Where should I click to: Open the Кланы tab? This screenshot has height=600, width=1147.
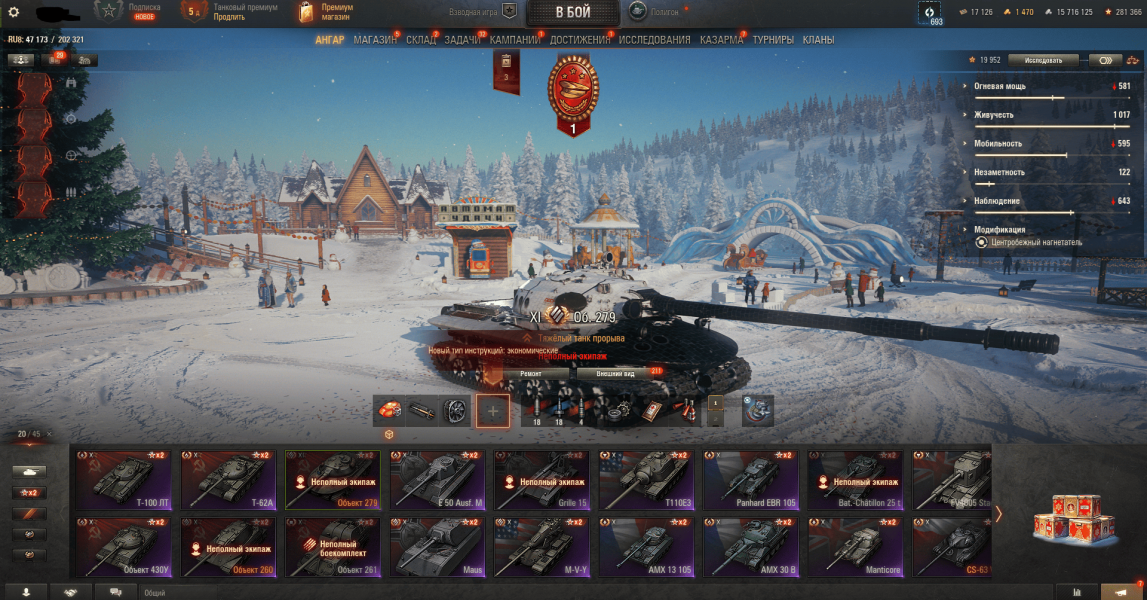(x=818, y=40)
